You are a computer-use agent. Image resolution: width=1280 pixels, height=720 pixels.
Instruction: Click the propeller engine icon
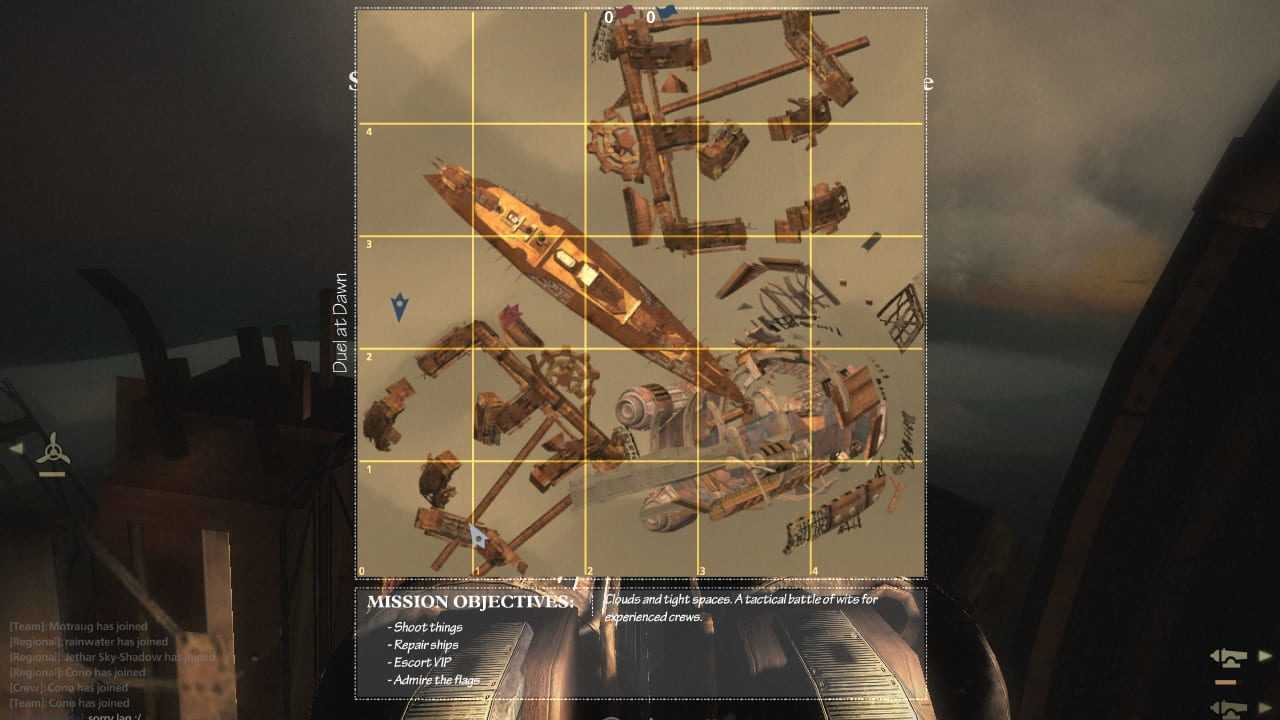[x=53, y=451]
